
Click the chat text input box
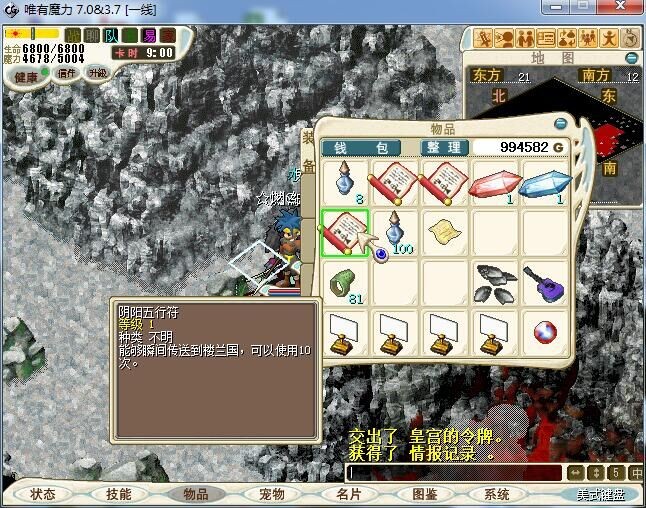coord(455,472)
